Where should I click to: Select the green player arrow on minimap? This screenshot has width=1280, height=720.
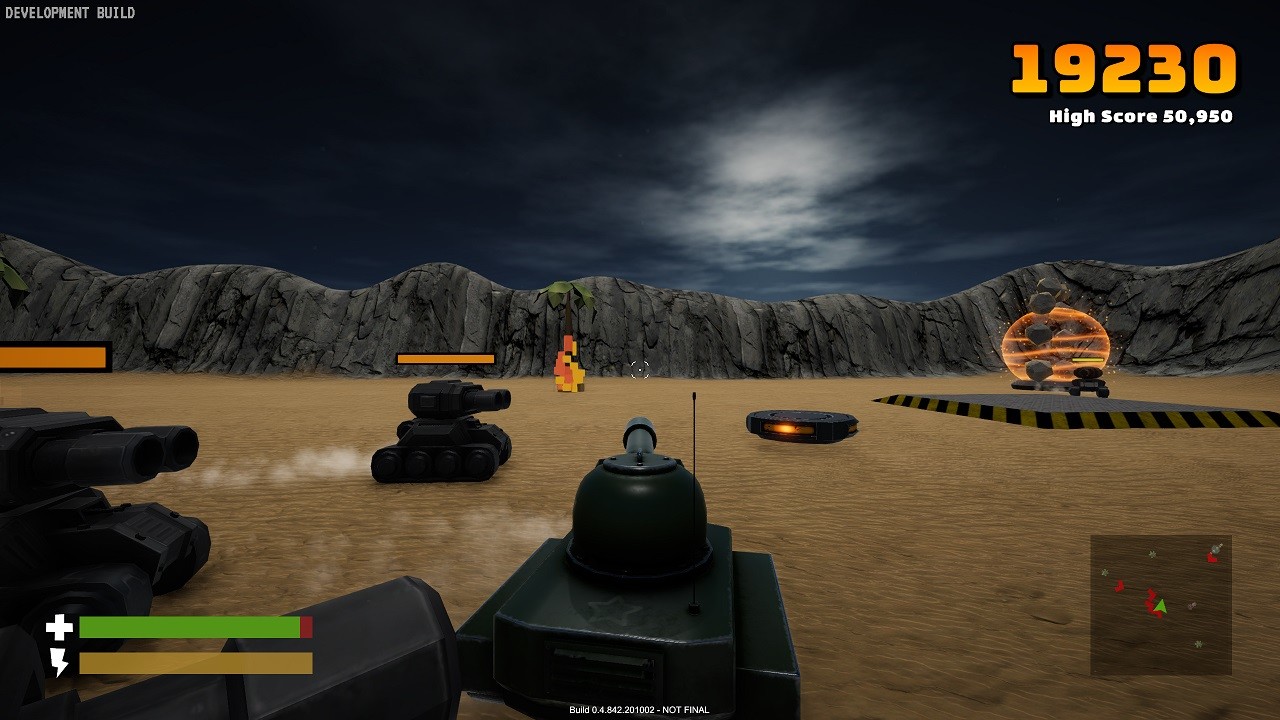(x=1161, y=606)
